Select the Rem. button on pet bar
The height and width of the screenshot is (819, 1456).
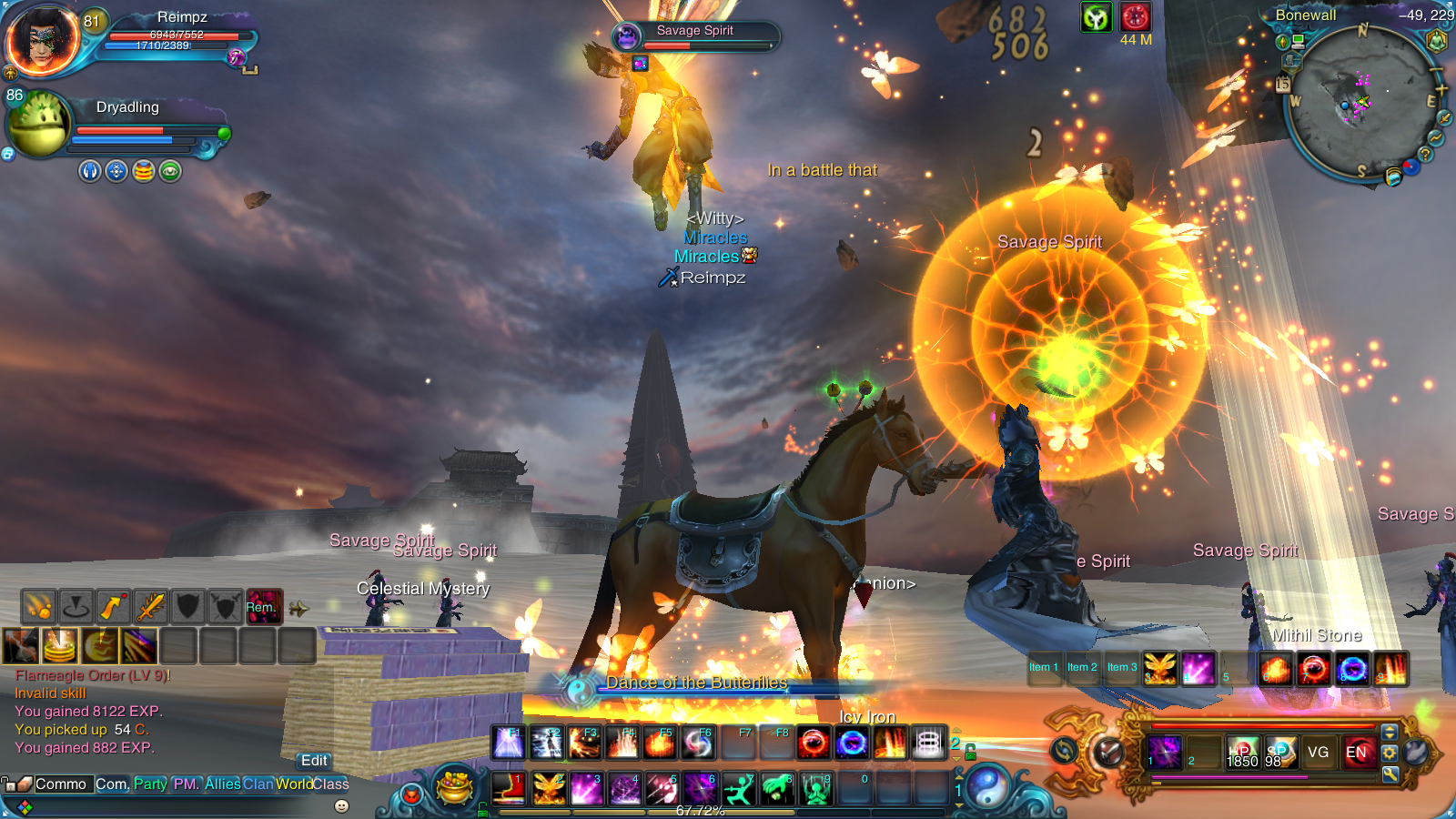(263, 607)
